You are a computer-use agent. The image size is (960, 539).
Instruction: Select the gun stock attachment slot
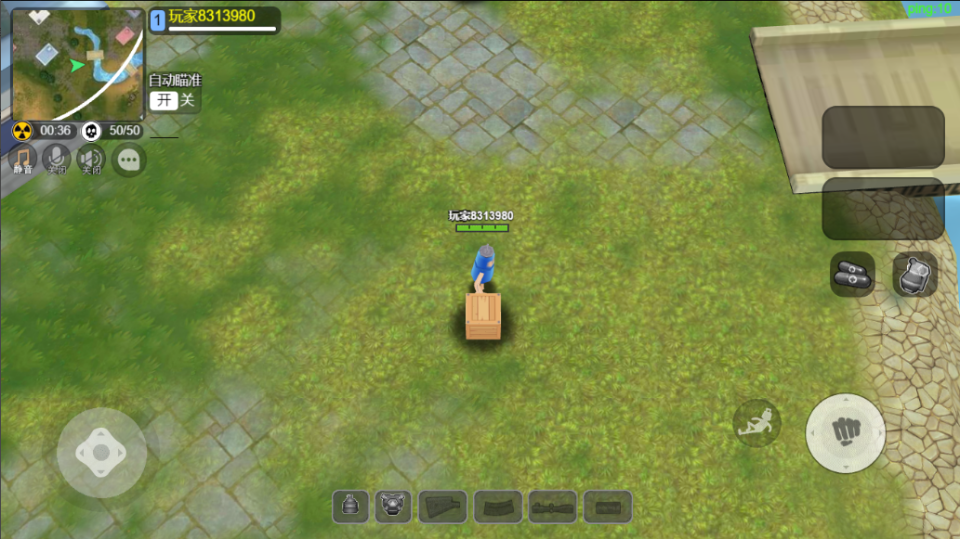[x=443, y=507]
